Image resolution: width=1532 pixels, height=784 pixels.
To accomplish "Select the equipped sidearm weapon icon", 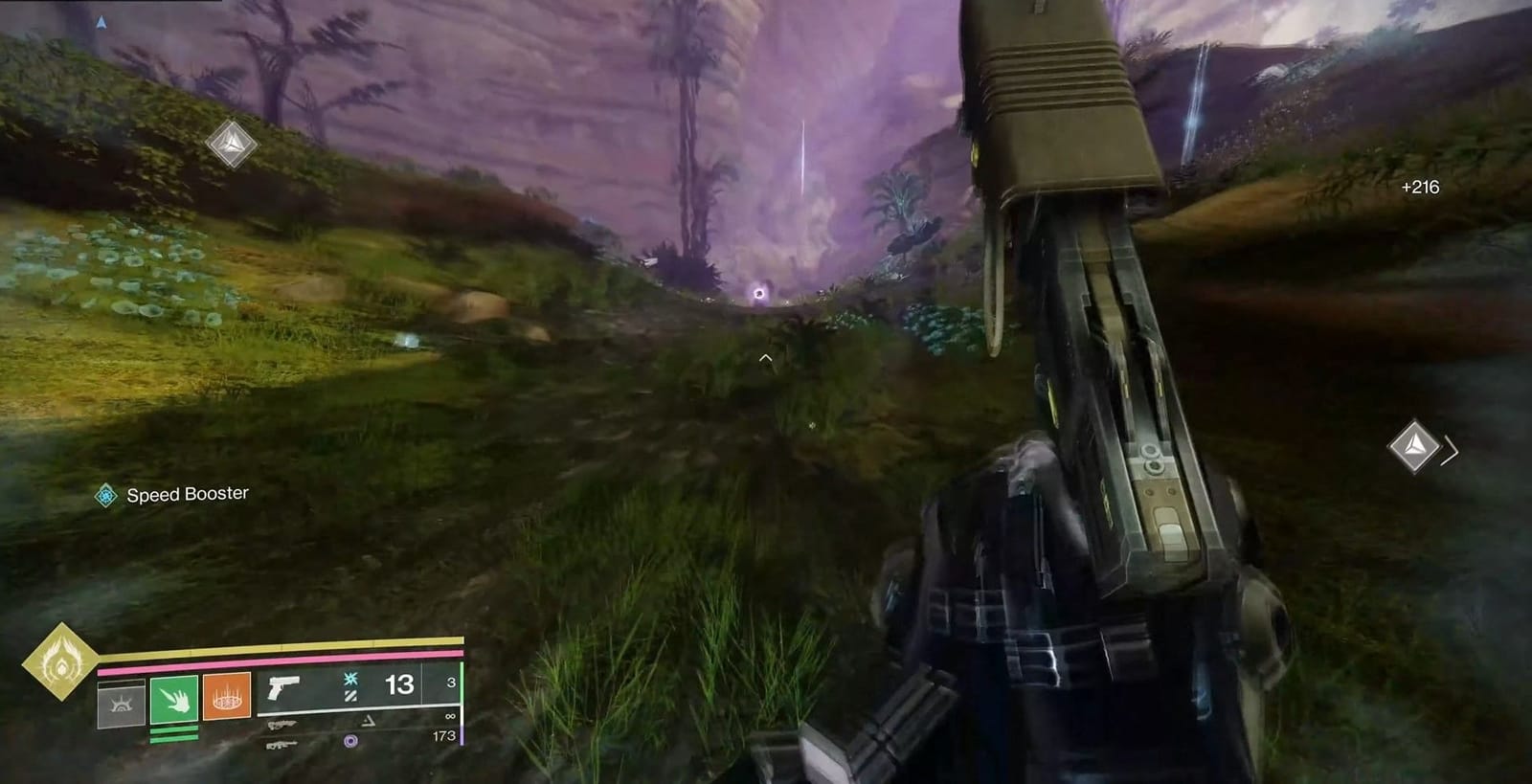I will 282,688.
